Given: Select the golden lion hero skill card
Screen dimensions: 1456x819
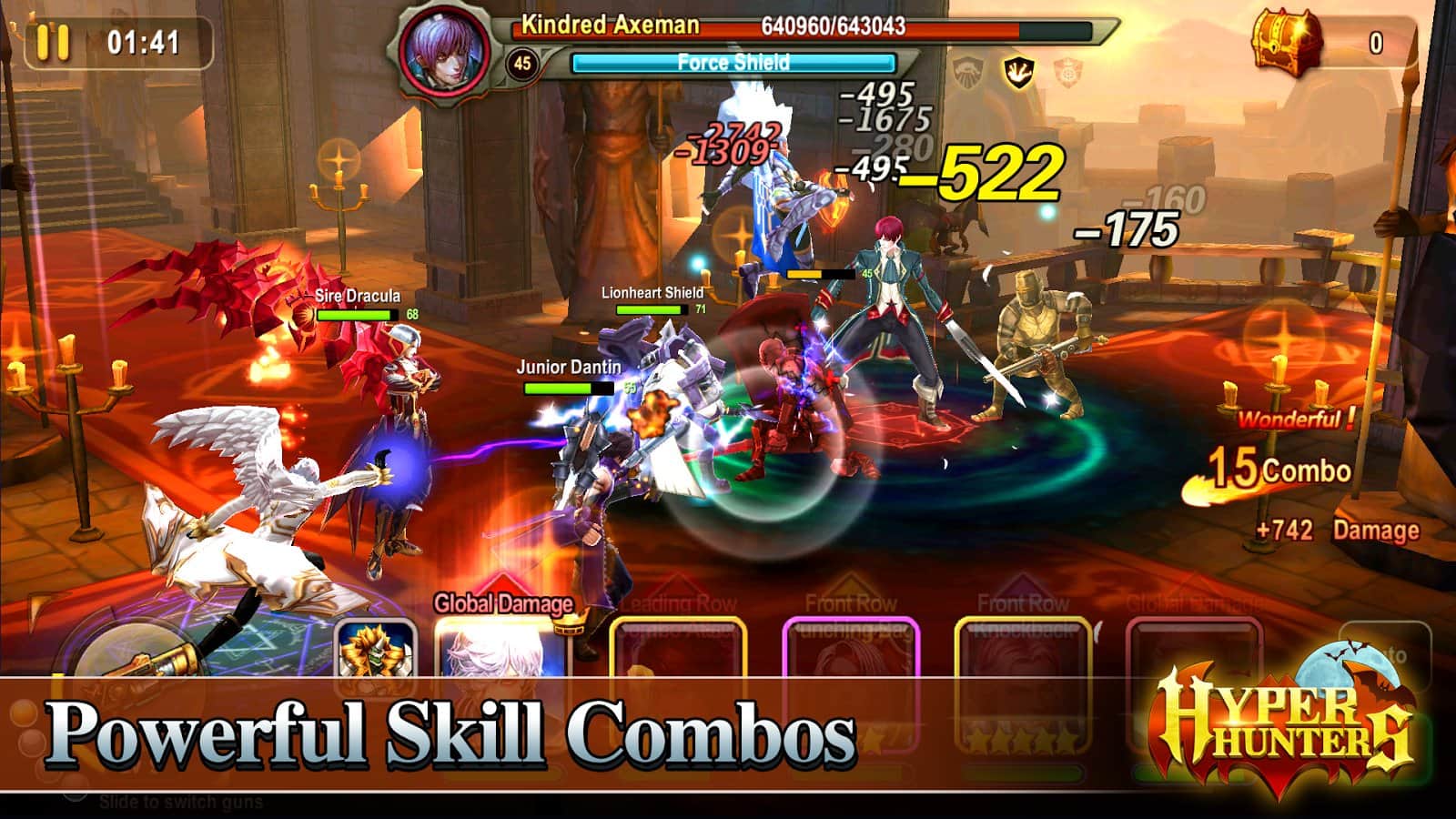Looking at the screenshot, I should 376,648.
